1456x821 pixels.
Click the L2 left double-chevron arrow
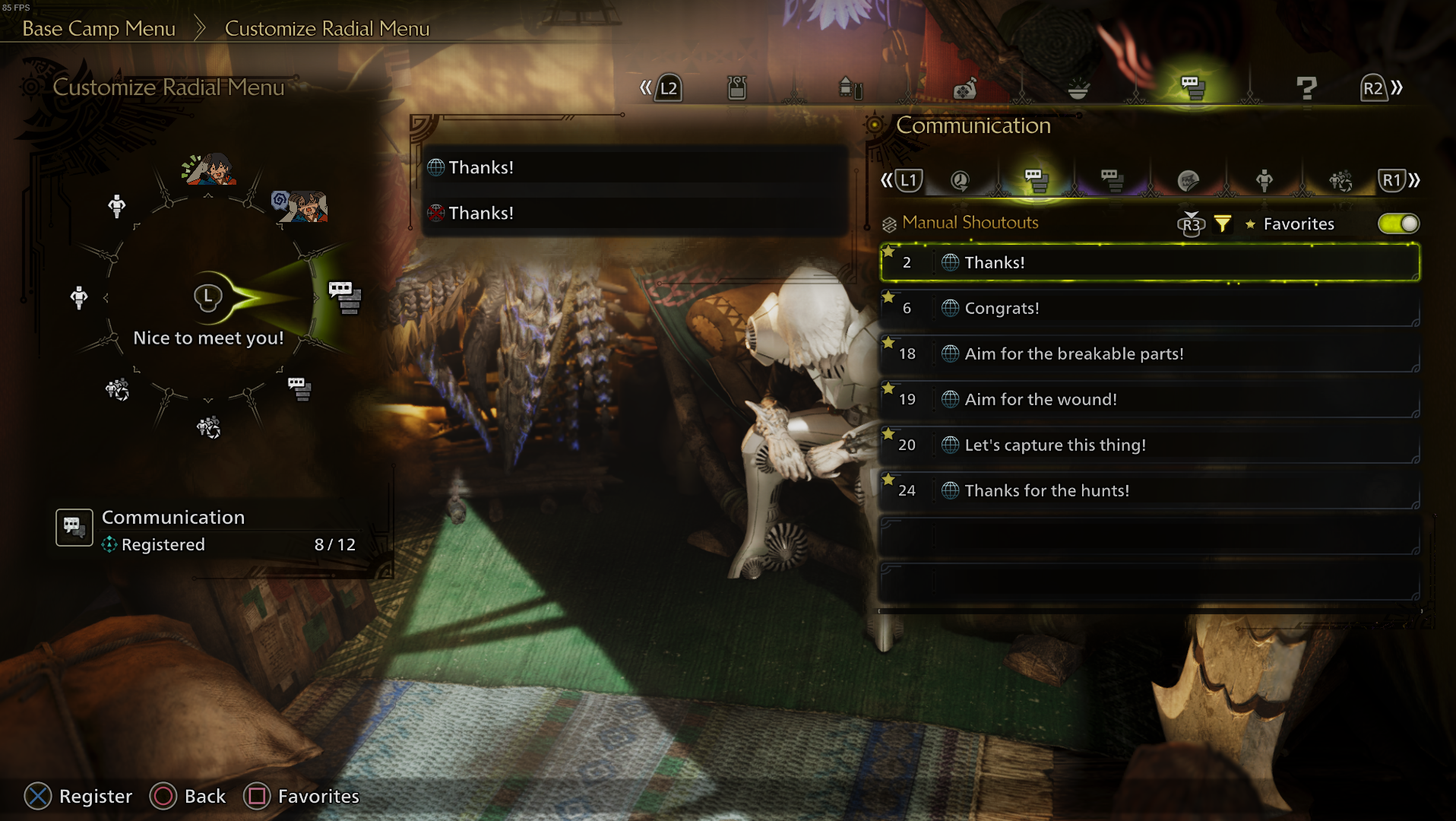[646, 87]
